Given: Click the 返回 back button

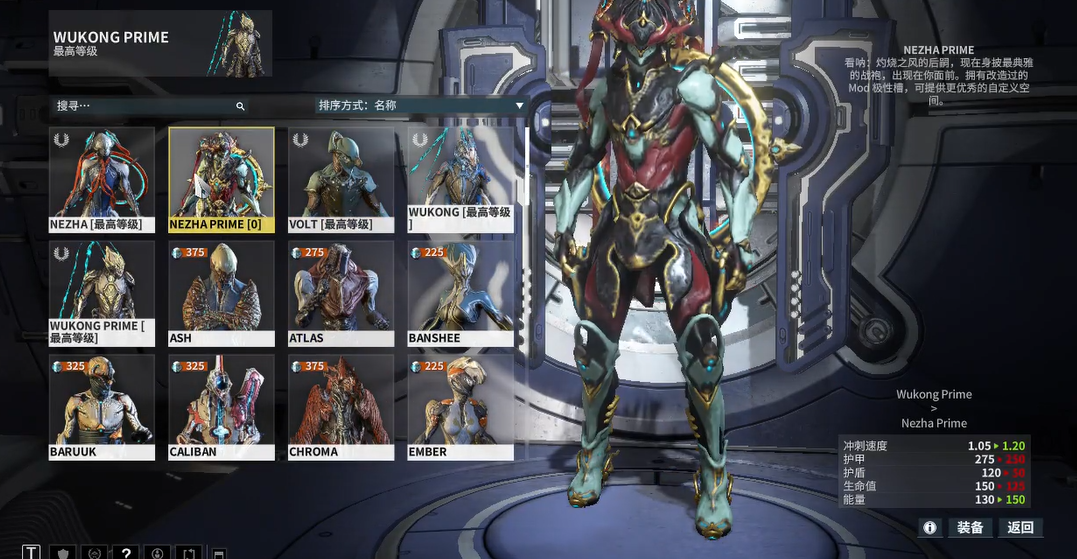Looking at the screenshot, I should (x=1021, y=527).
